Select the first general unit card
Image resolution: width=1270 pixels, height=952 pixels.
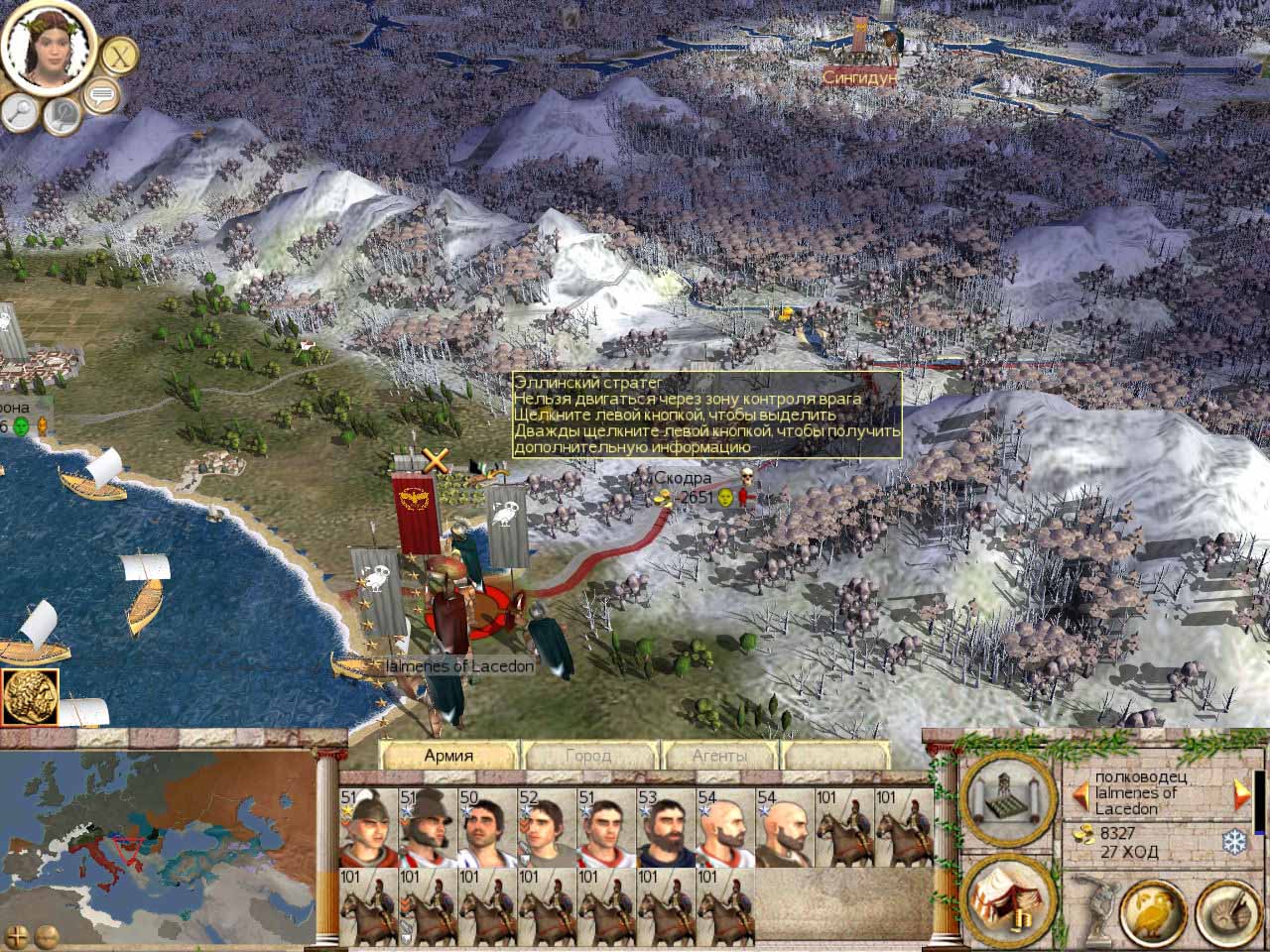(368, 828)
